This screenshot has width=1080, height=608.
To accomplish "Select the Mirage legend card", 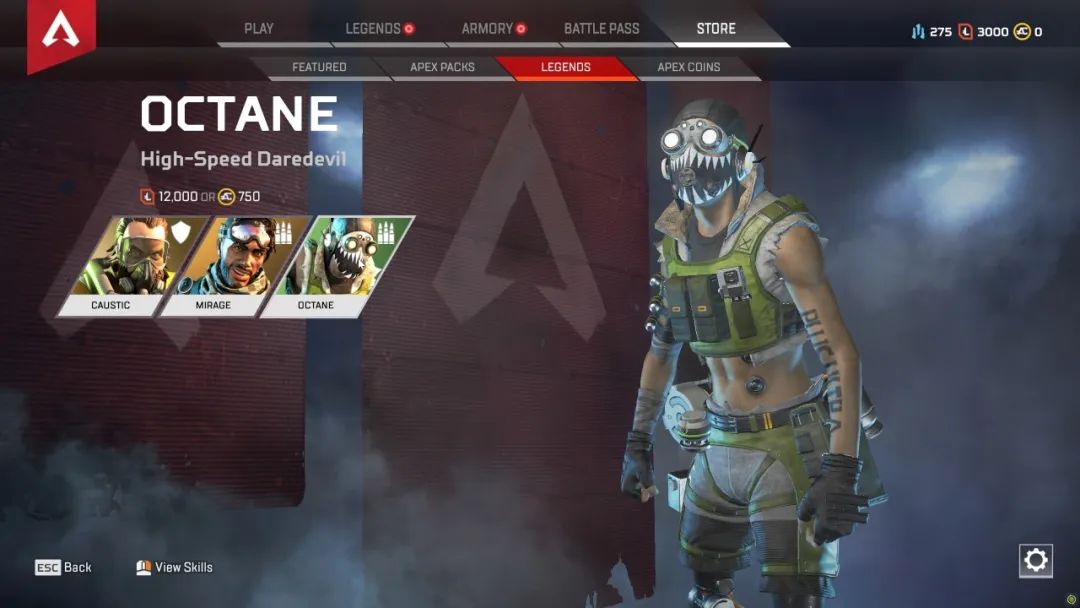I will point(226,266).
